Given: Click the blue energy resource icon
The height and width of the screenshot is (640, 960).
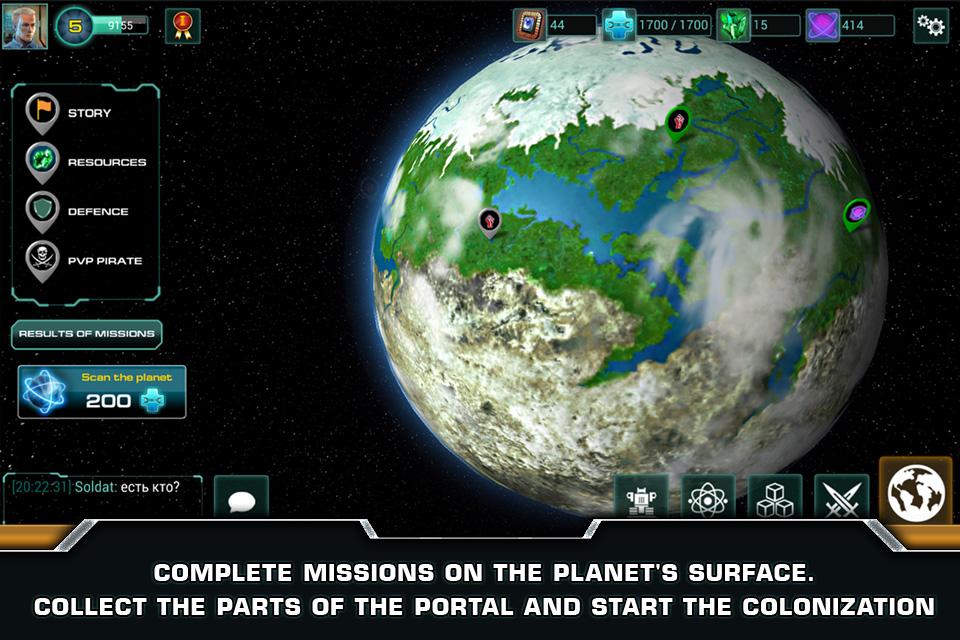Looking at the screenshot, I should tap(618, 26).
